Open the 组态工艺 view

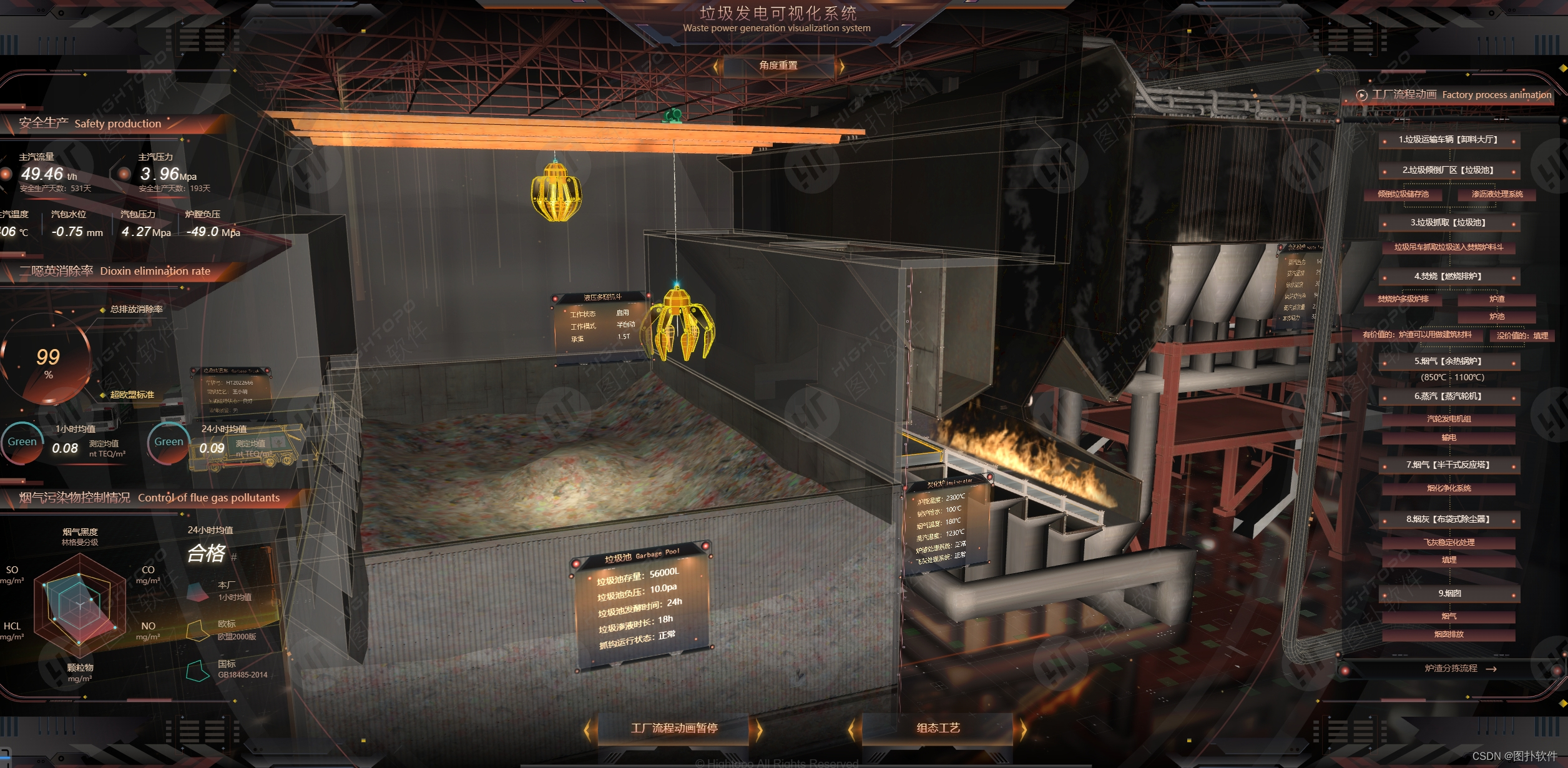(x=938, y=728)
